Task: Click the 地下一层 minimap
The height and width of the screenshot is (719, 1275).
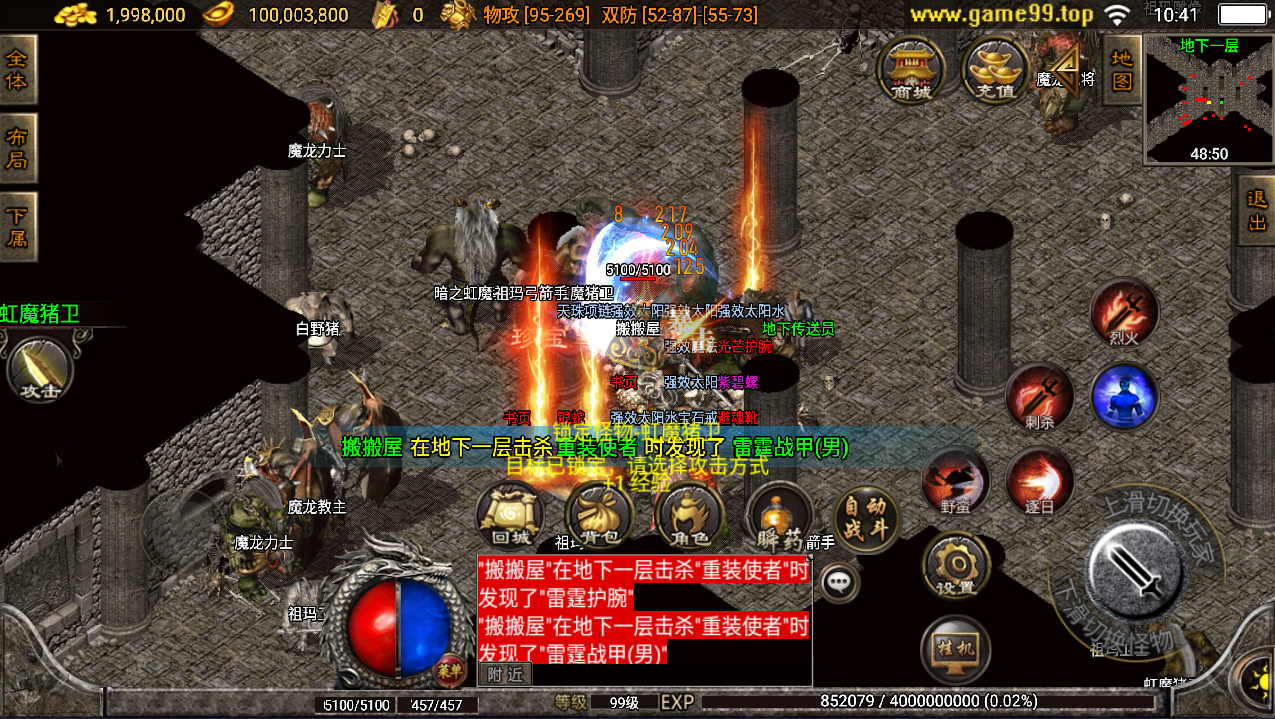Action: pyautogui.click(x=1209, y=98)
